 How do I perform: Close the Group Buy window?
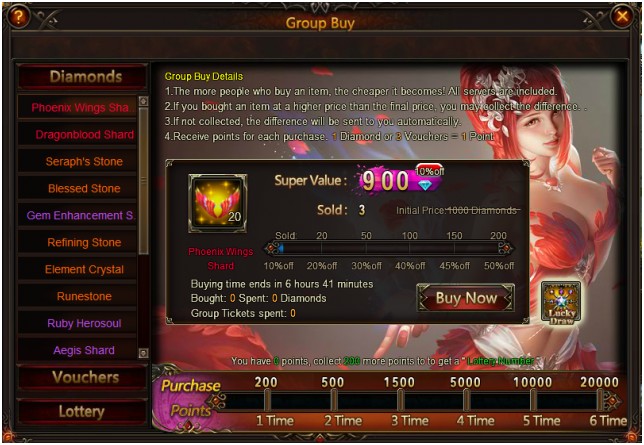click(621, 16)
